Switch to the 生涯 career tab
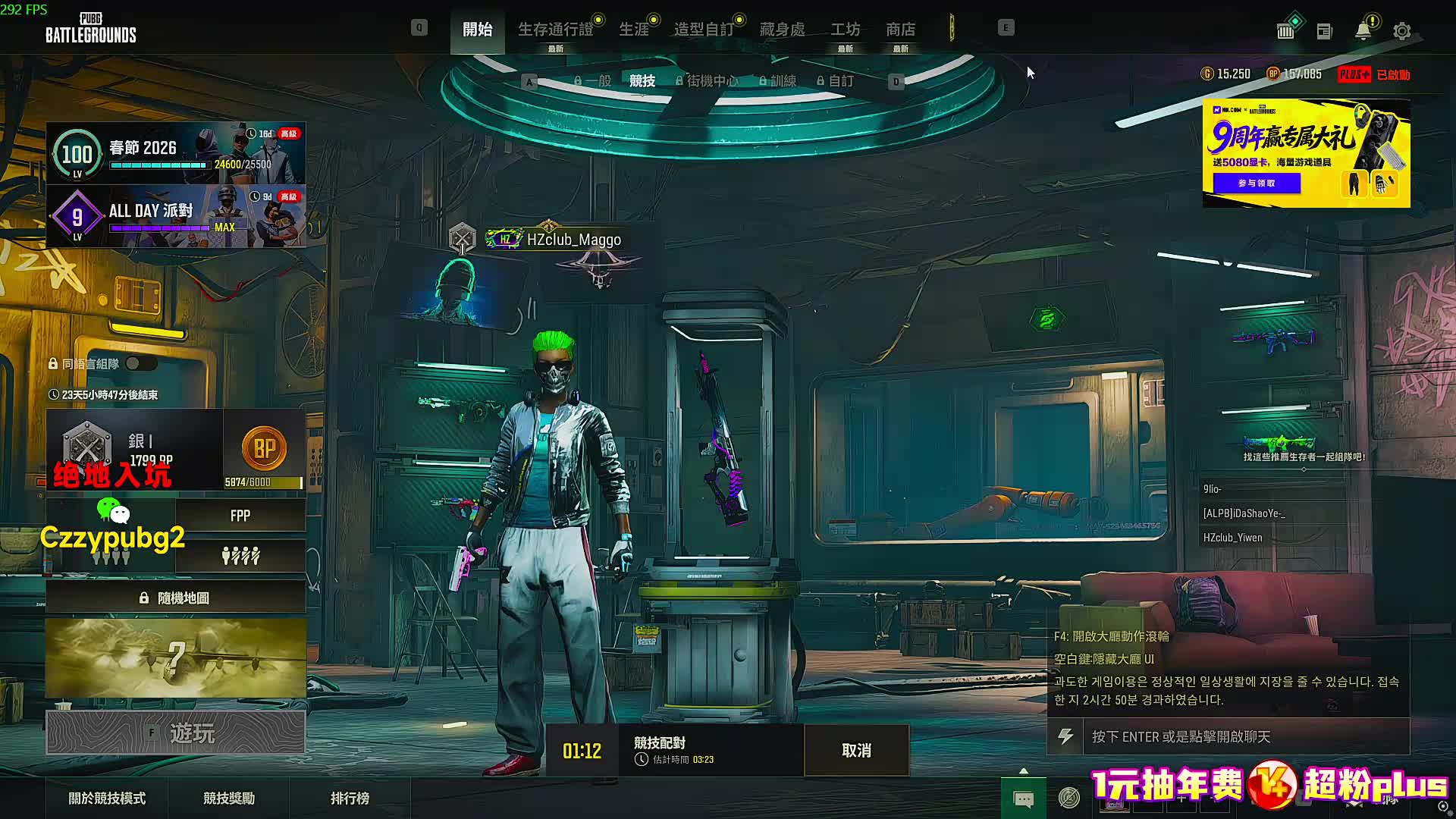Viewport: 1456px width, 819px height. (634, 30)
